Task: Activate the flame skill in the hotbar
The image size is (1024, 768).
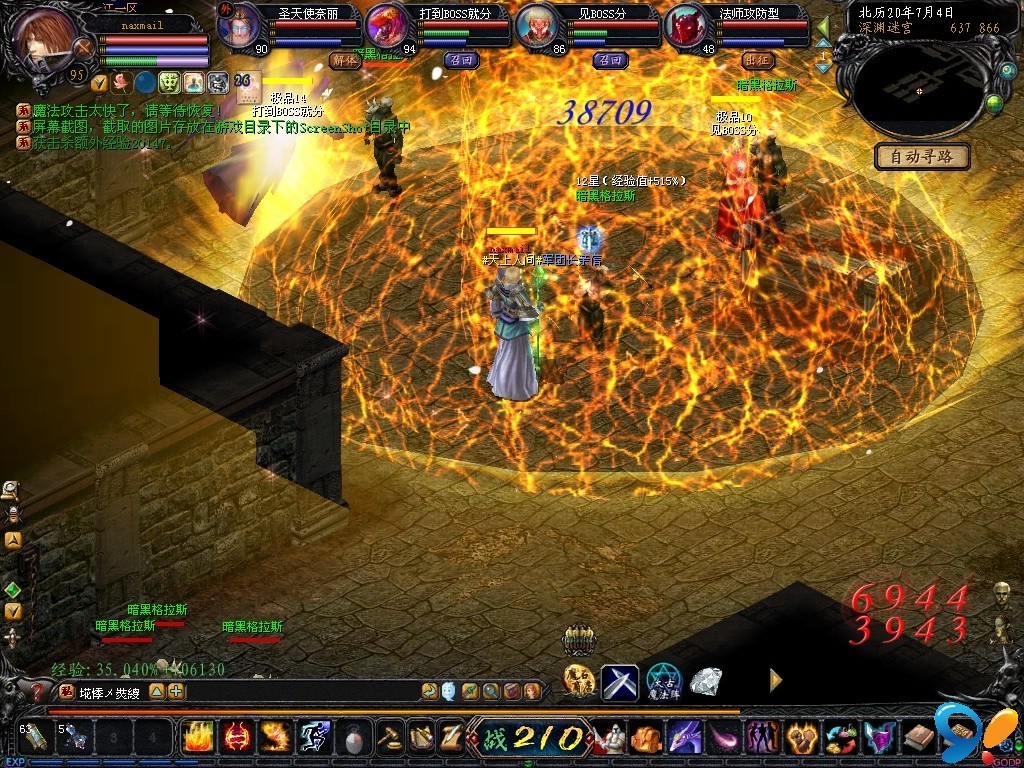Action: (x=197, y=737)
